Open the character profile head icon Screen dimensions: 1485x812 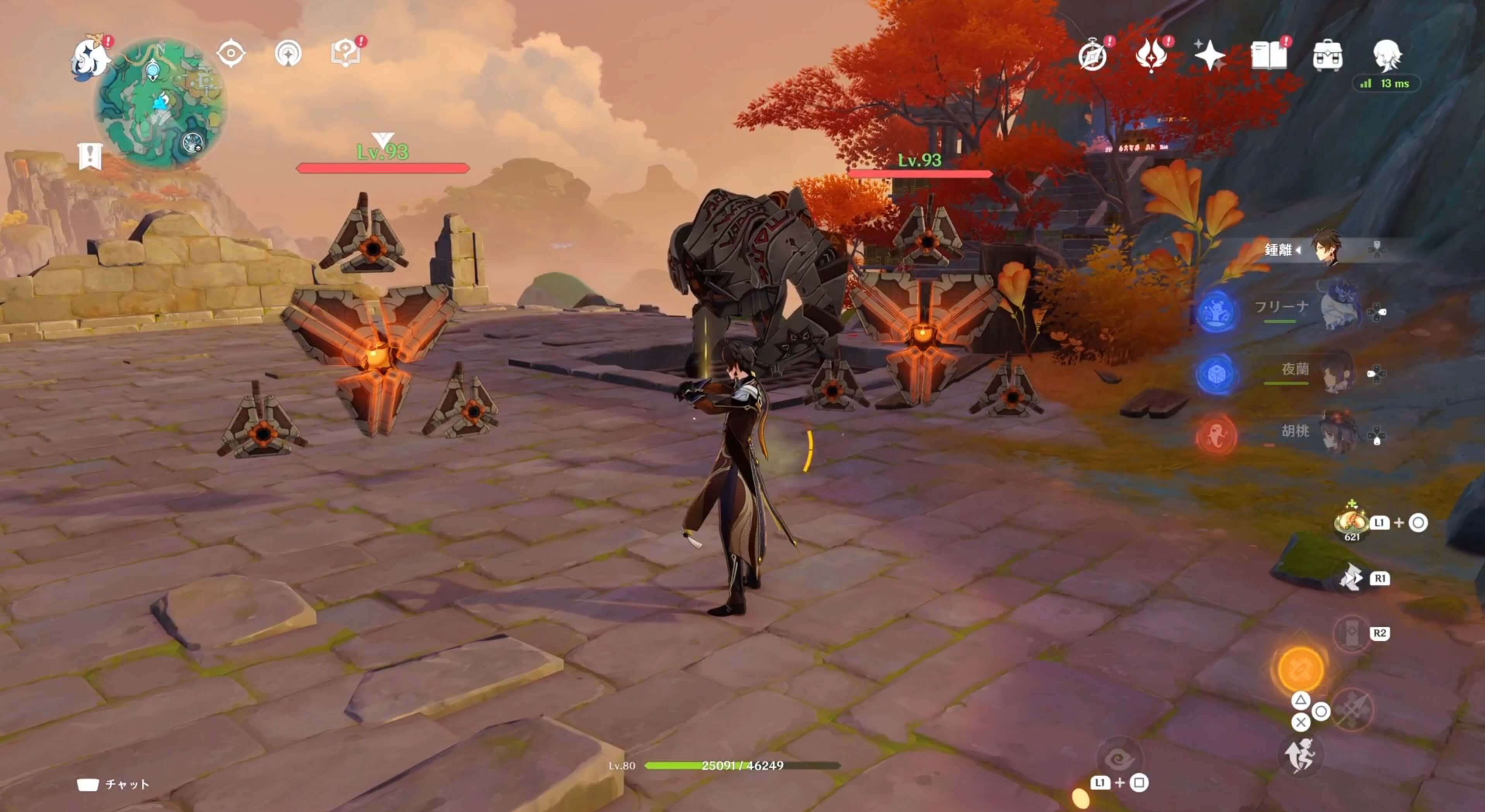click(x=1386, y=55)
